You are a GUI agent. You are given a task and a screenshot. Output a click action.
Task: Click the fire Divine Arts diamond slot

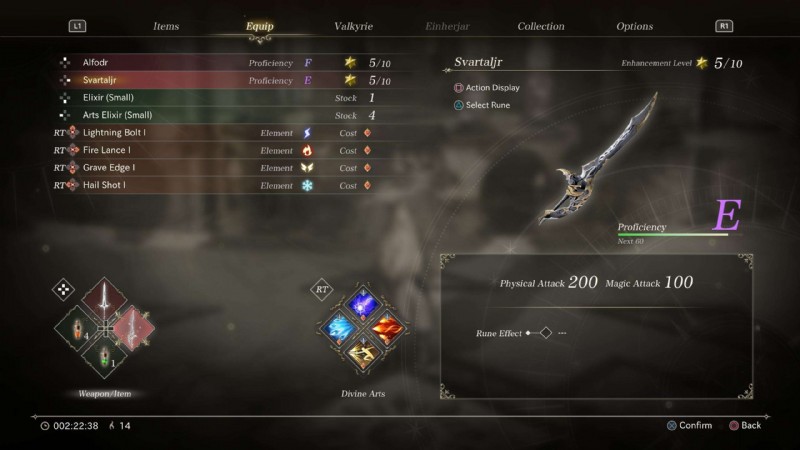[388, 327]
